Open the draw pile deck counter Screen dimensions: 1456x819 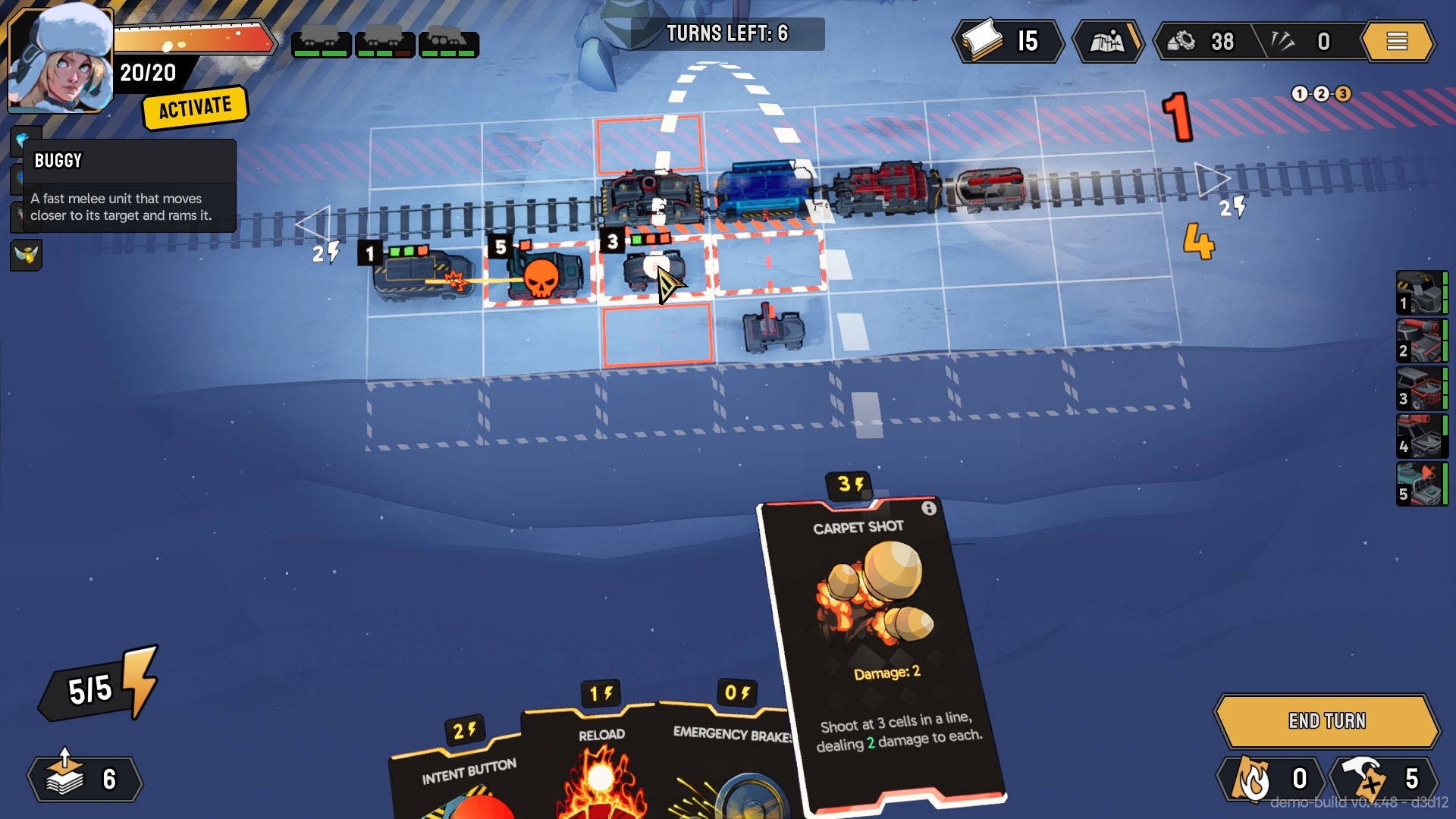tap(84, 779)
